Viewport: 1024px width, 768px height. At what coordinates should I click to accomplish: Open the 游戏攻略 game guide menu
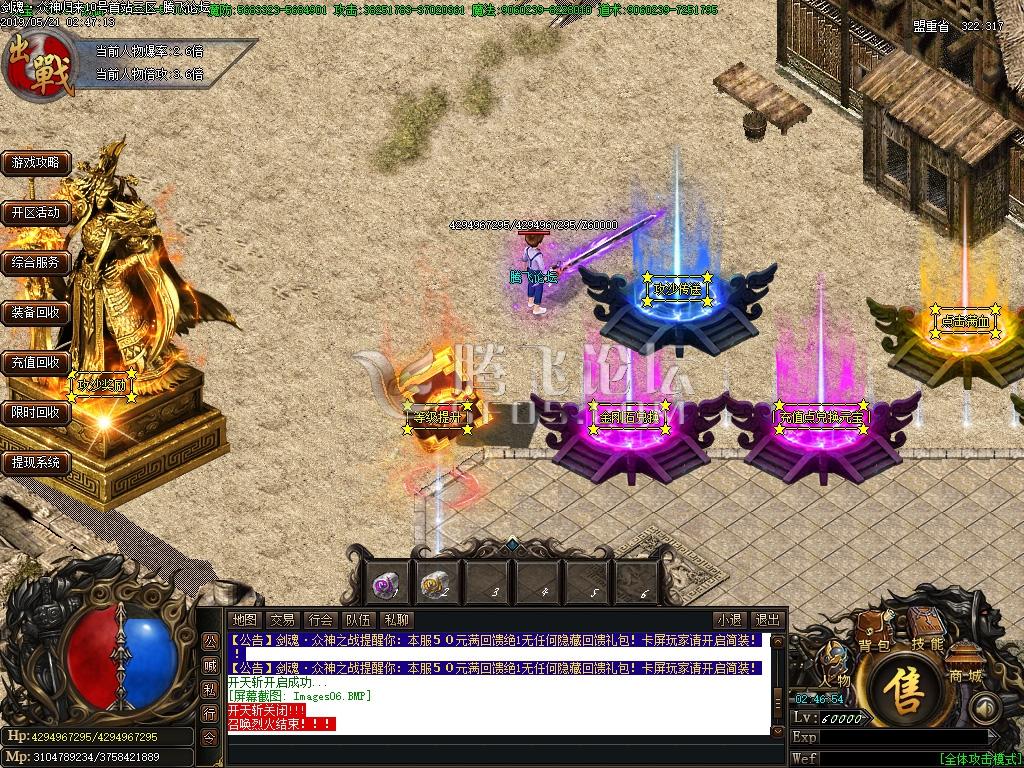(x=36, y=162)
